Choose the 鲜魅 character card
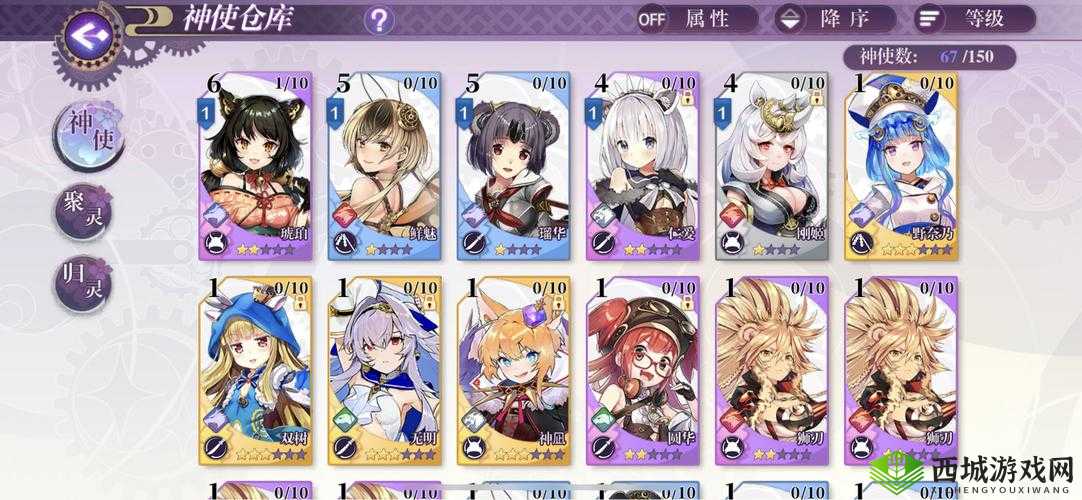1082x500 pixels. pos(386,167)
